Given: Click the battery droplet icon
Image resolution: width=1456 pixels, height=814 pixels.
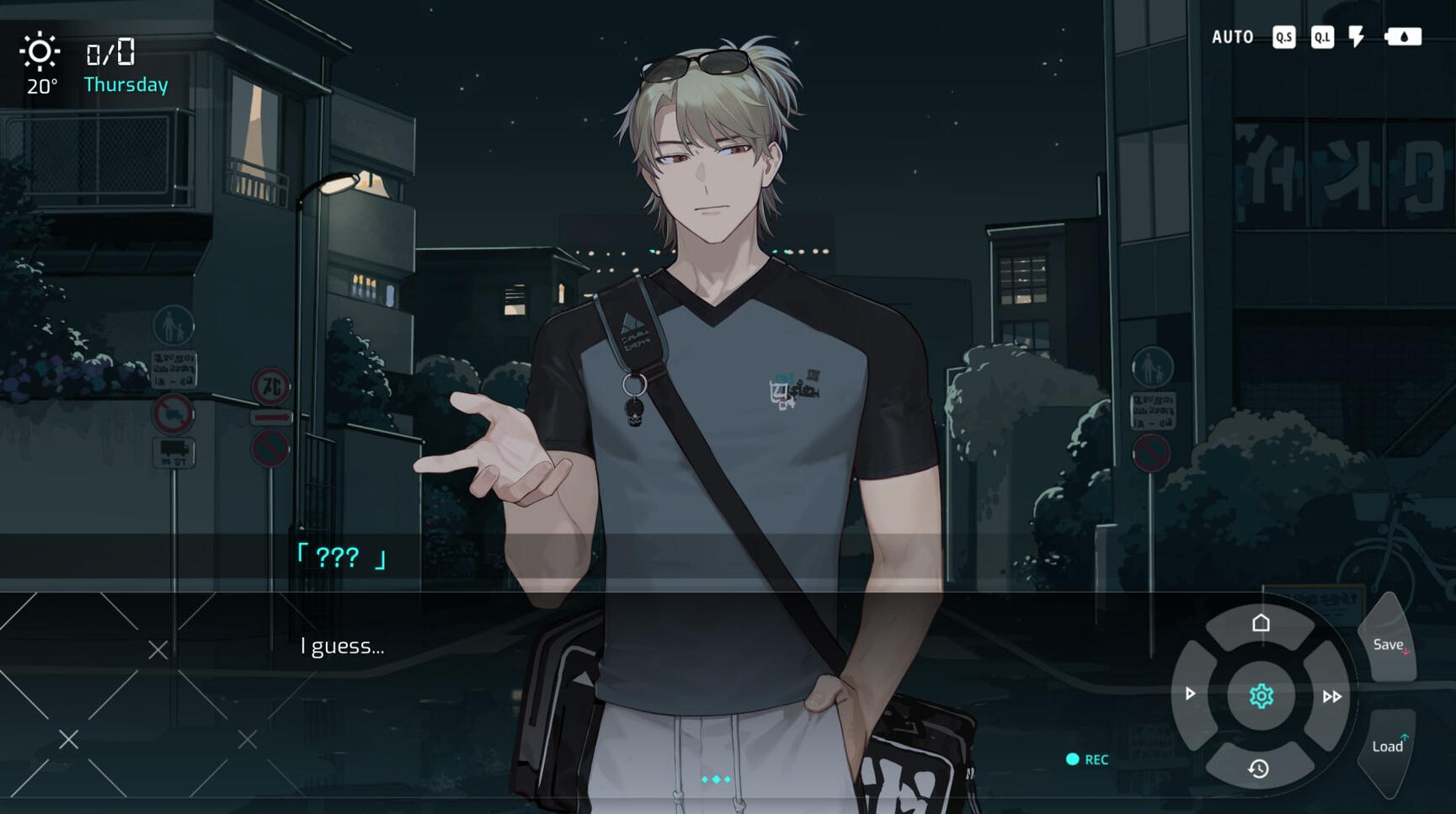Looking at the screenshot, I should coord(1403,37).
